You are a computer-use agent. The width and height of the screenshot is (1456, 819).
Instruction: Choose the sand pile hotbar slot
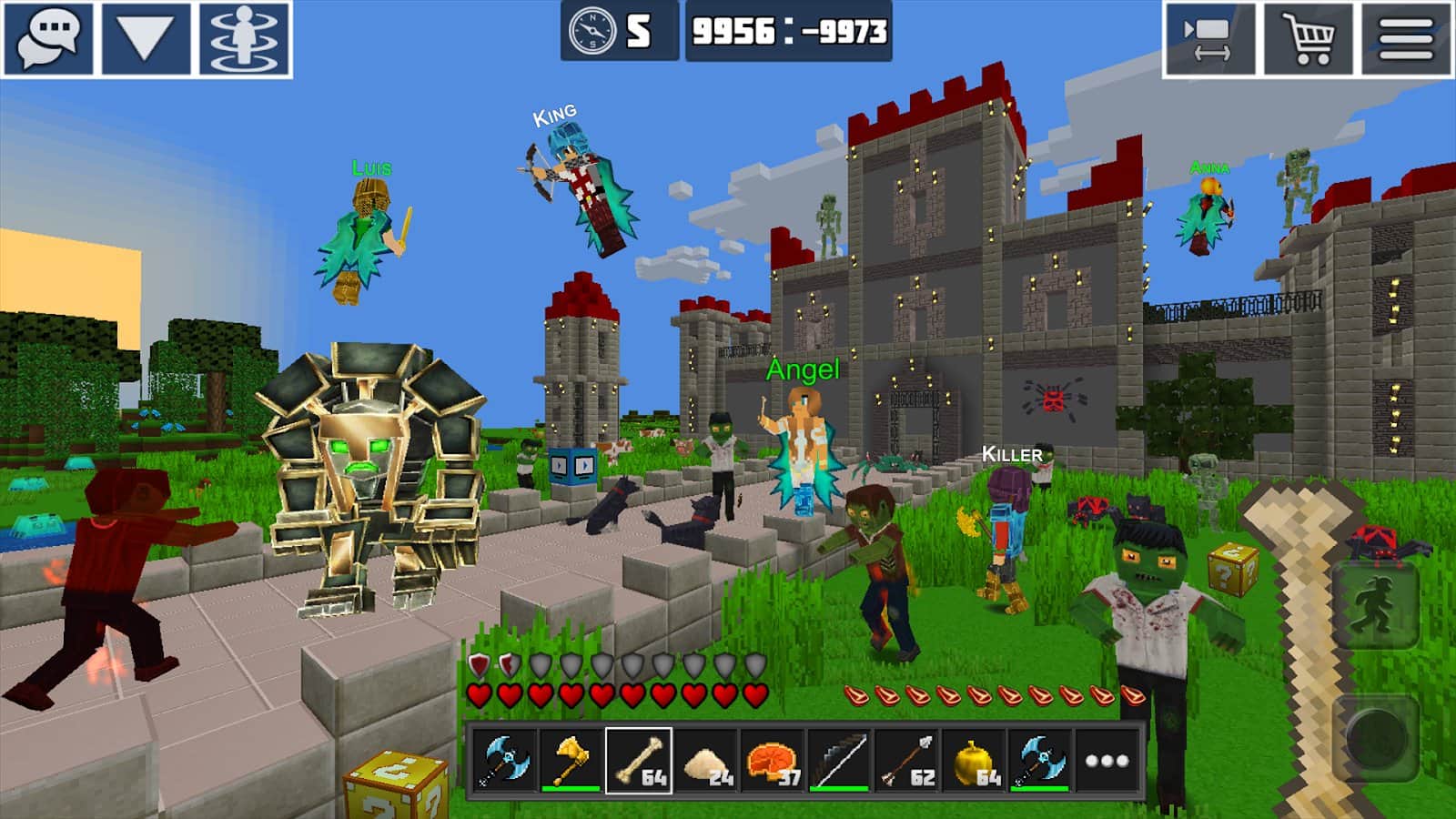[706, 761]
